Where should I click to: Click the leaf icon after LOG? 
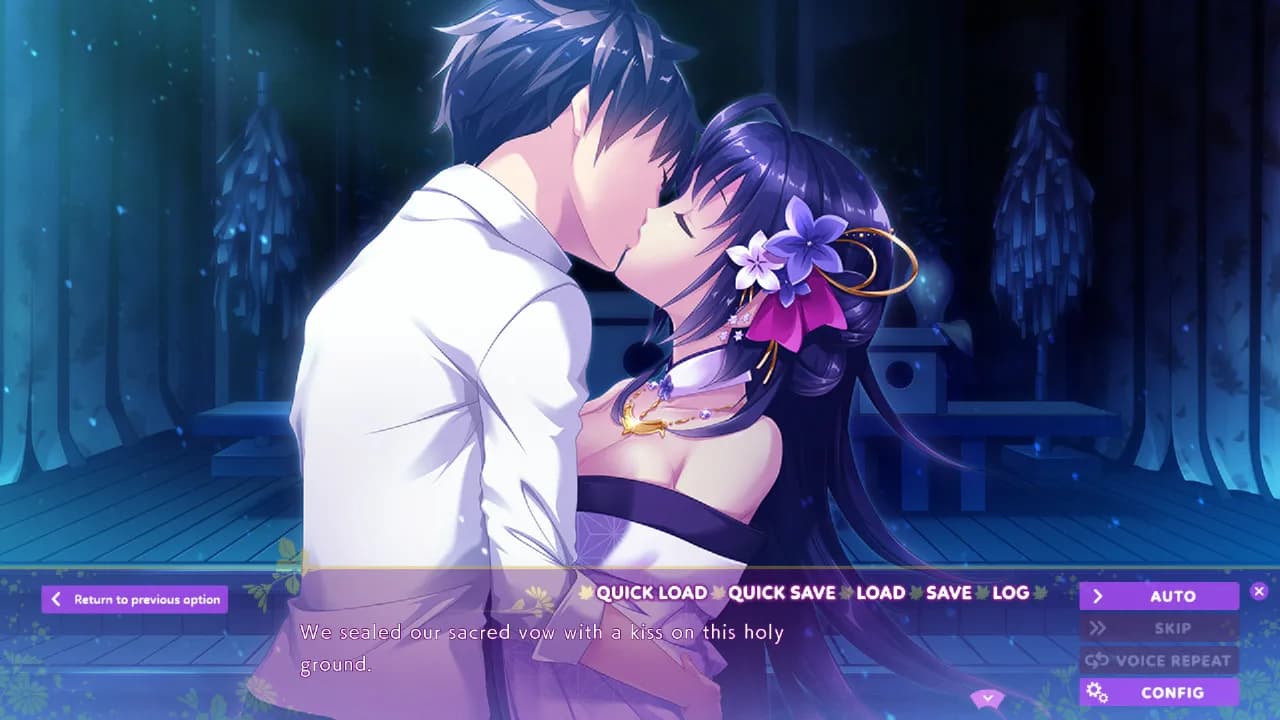click(x=1040, y=593)
